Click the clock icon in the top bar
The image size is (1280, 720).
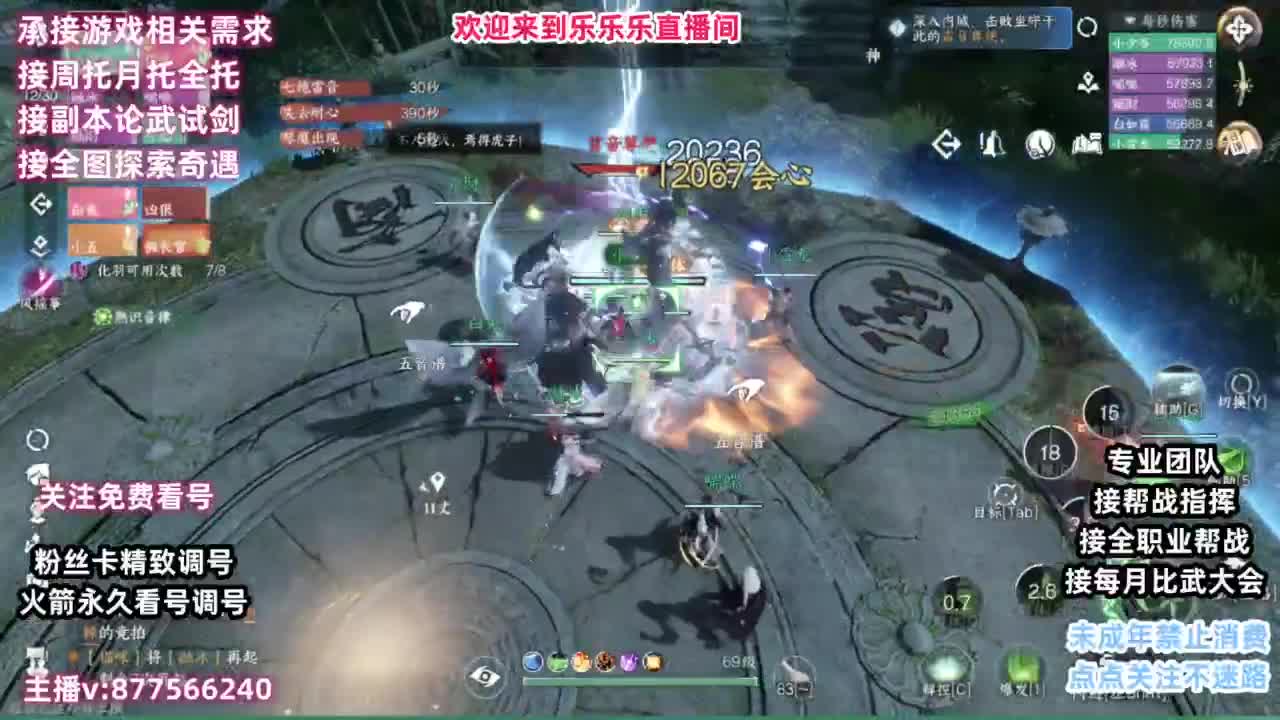[x=1039, y=143]
